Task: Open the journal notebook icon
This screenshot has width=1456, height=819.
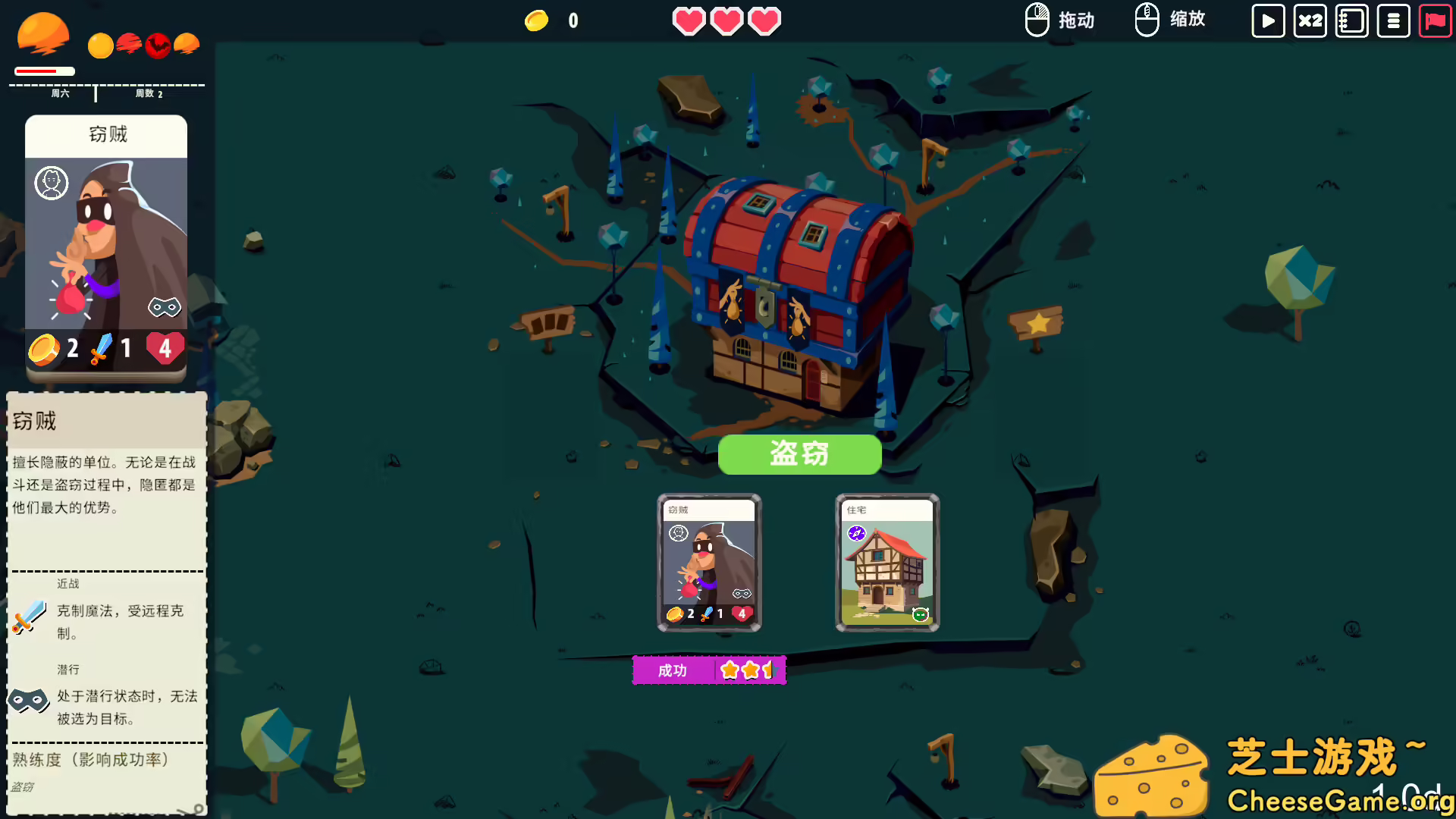Action: click(1352, 21)
